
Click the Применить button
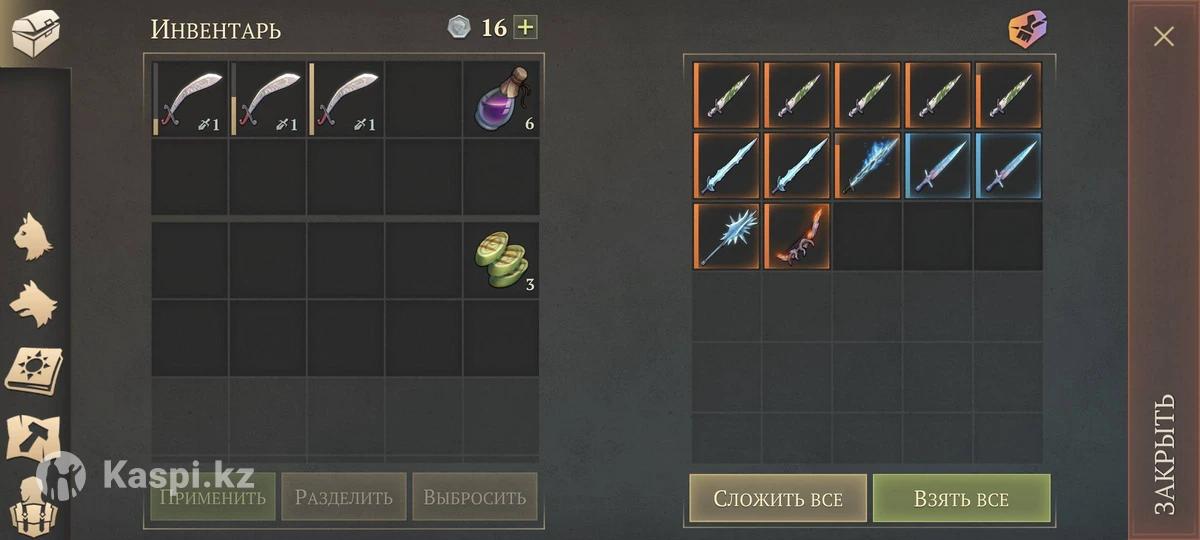[212, 497]
